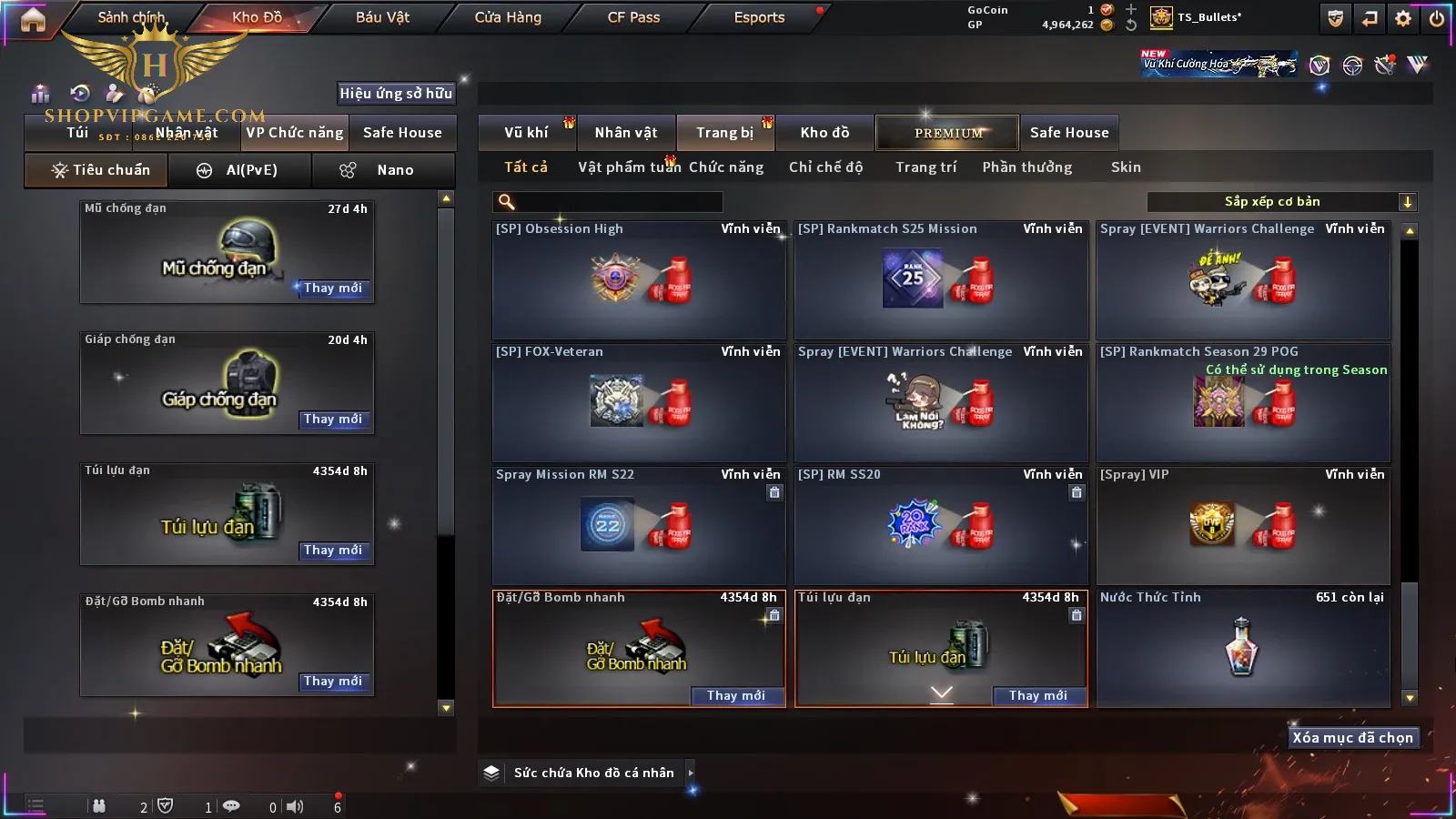Open the Cửa Hàng shop menu

tap(508, 17)
